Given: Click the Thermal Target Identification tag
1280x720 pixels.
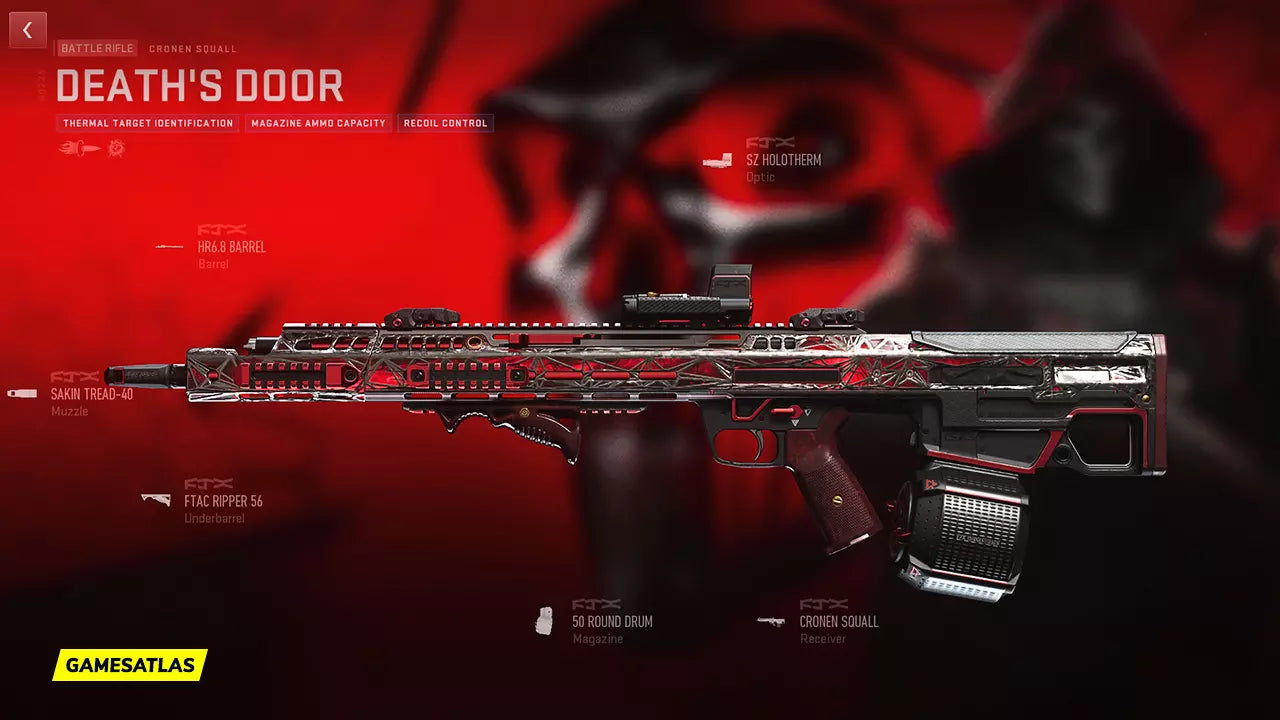Looking at the screenshot, I should pos(148,124).
